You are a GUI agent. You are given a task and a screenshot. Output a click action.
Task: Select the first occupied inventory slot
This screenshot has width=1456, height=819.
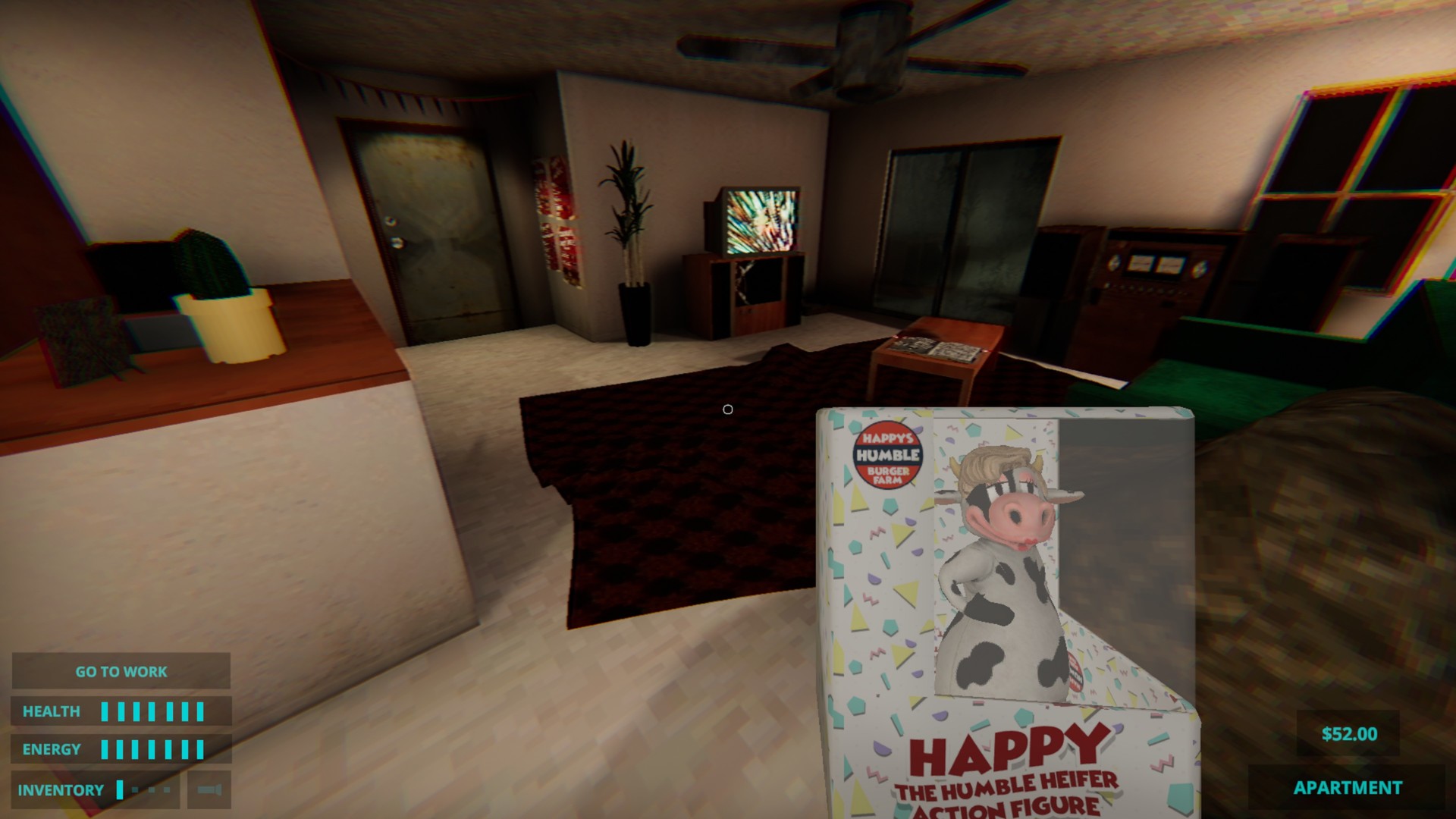(x=119, y=789)
